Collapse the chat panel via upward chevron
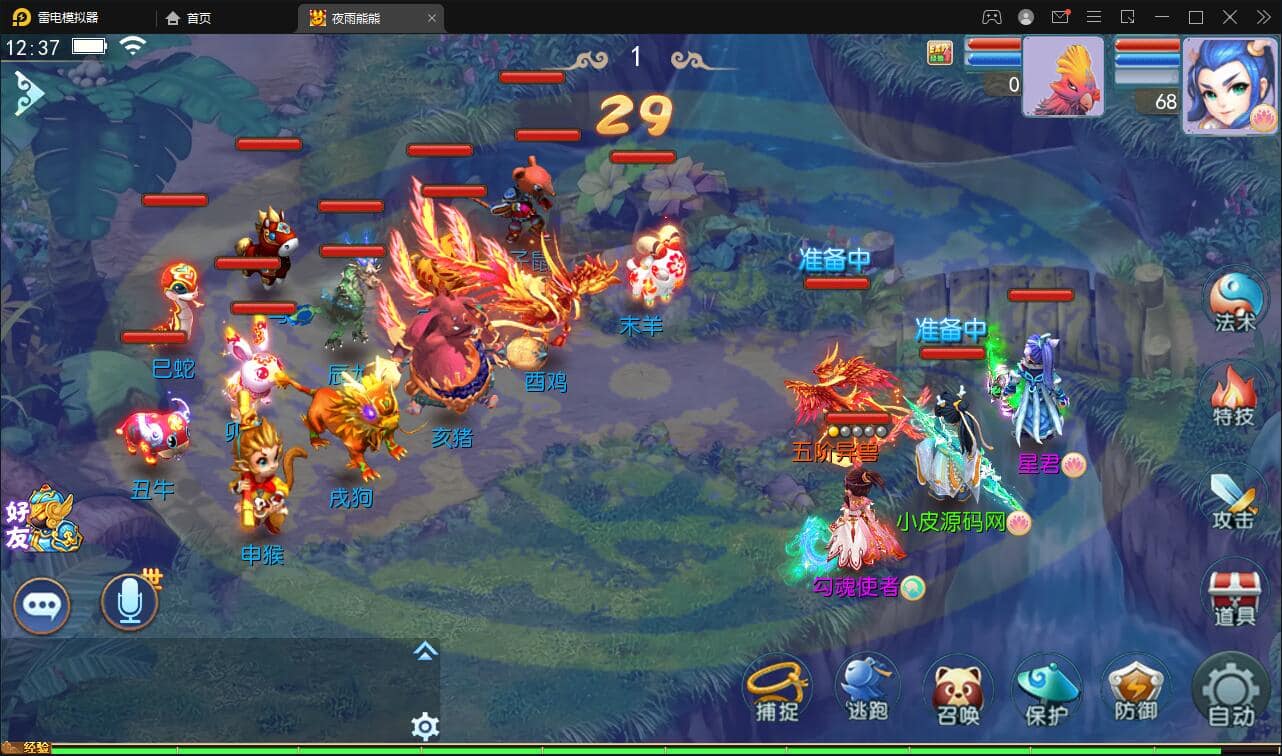This screenshot has width=1282, height=756. click(x=425, y=650)
